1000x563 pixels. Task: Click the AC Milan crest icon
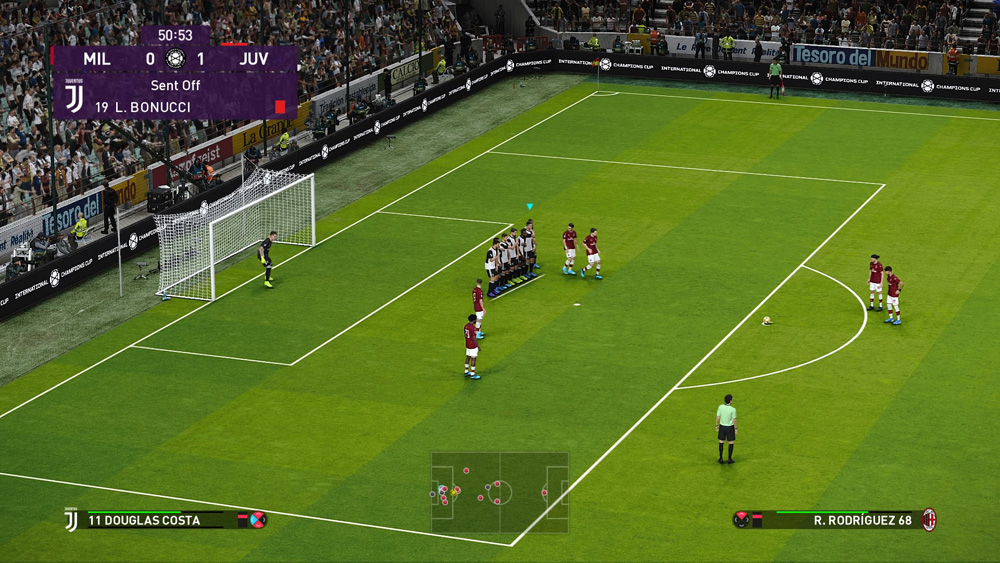coord(929,519)
